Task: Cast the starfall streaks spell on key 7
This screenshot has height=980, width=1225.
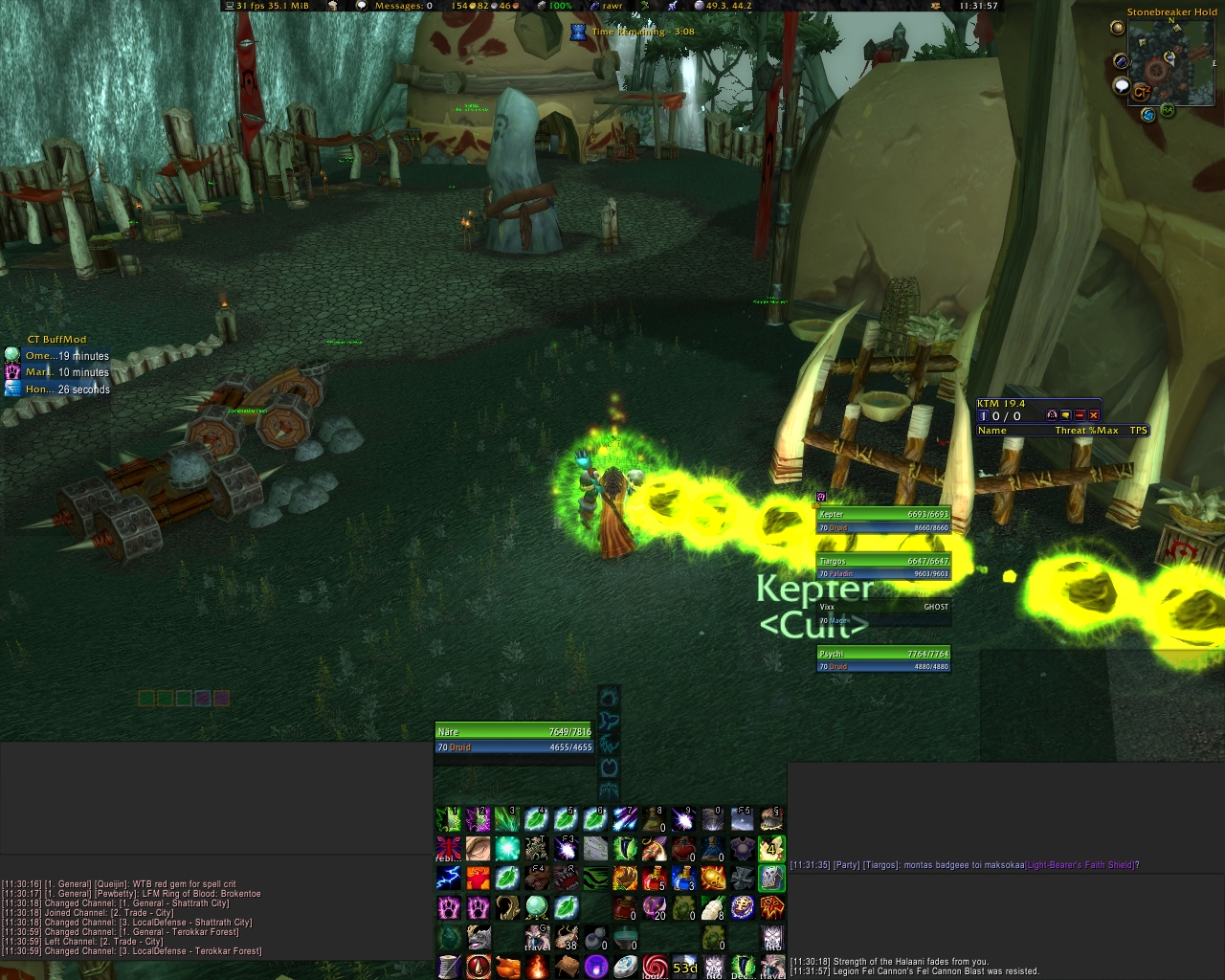Action: (625, 818)
